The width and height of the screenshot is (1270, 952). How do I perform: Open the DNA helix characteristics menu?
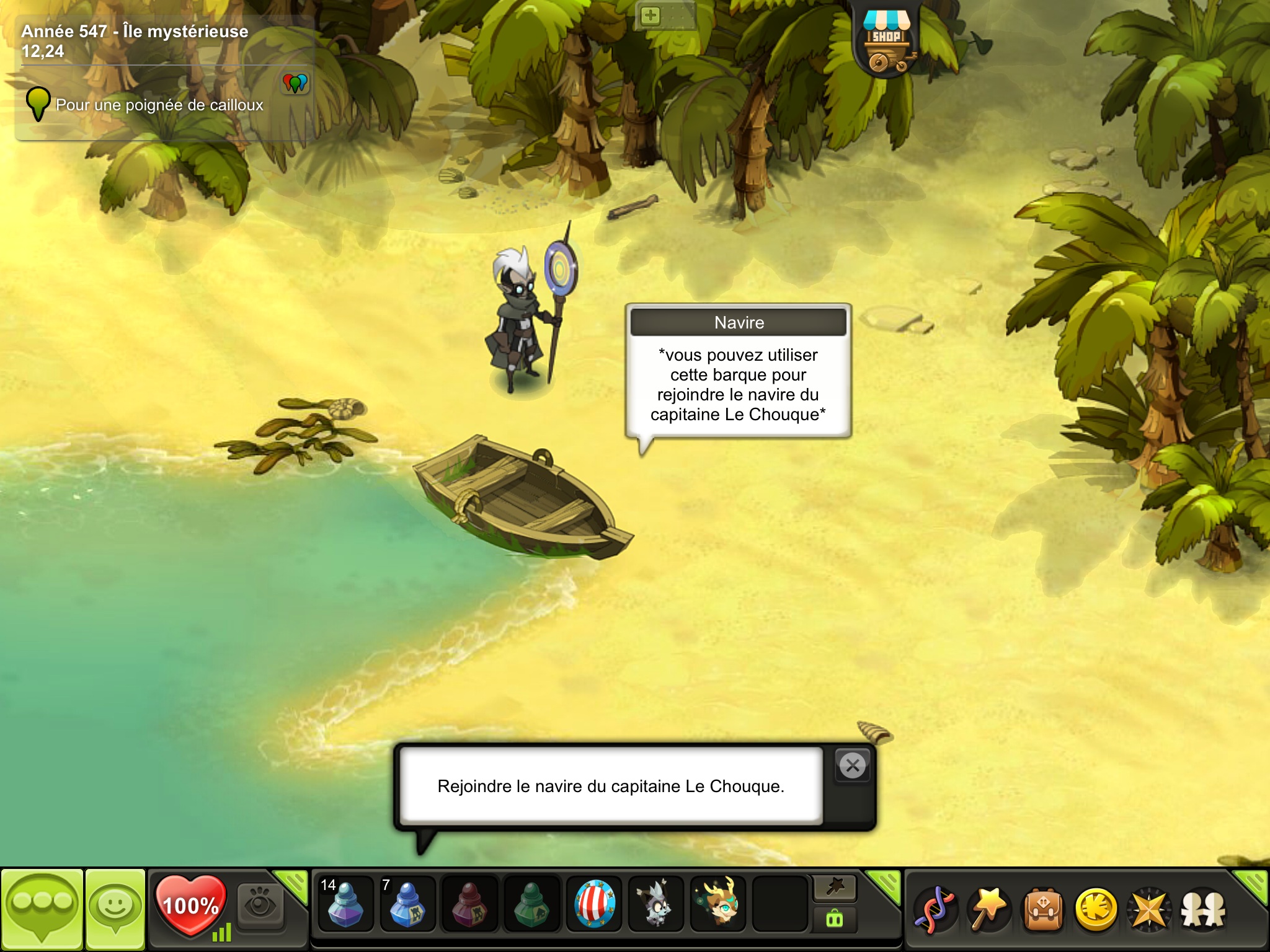936,910
